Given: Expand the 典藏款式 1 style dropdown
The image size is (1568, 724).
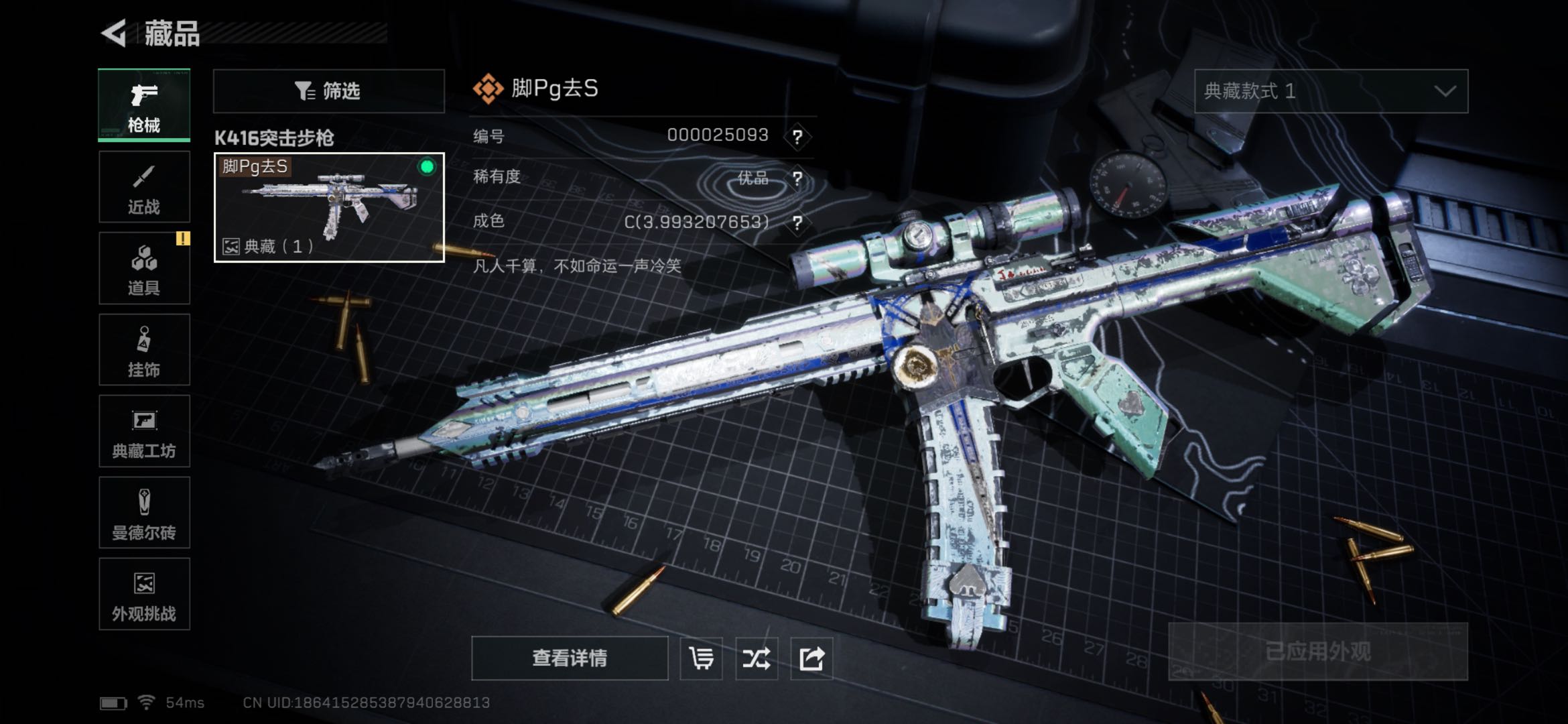Looking at the screenshot, I should (1331, 91).
